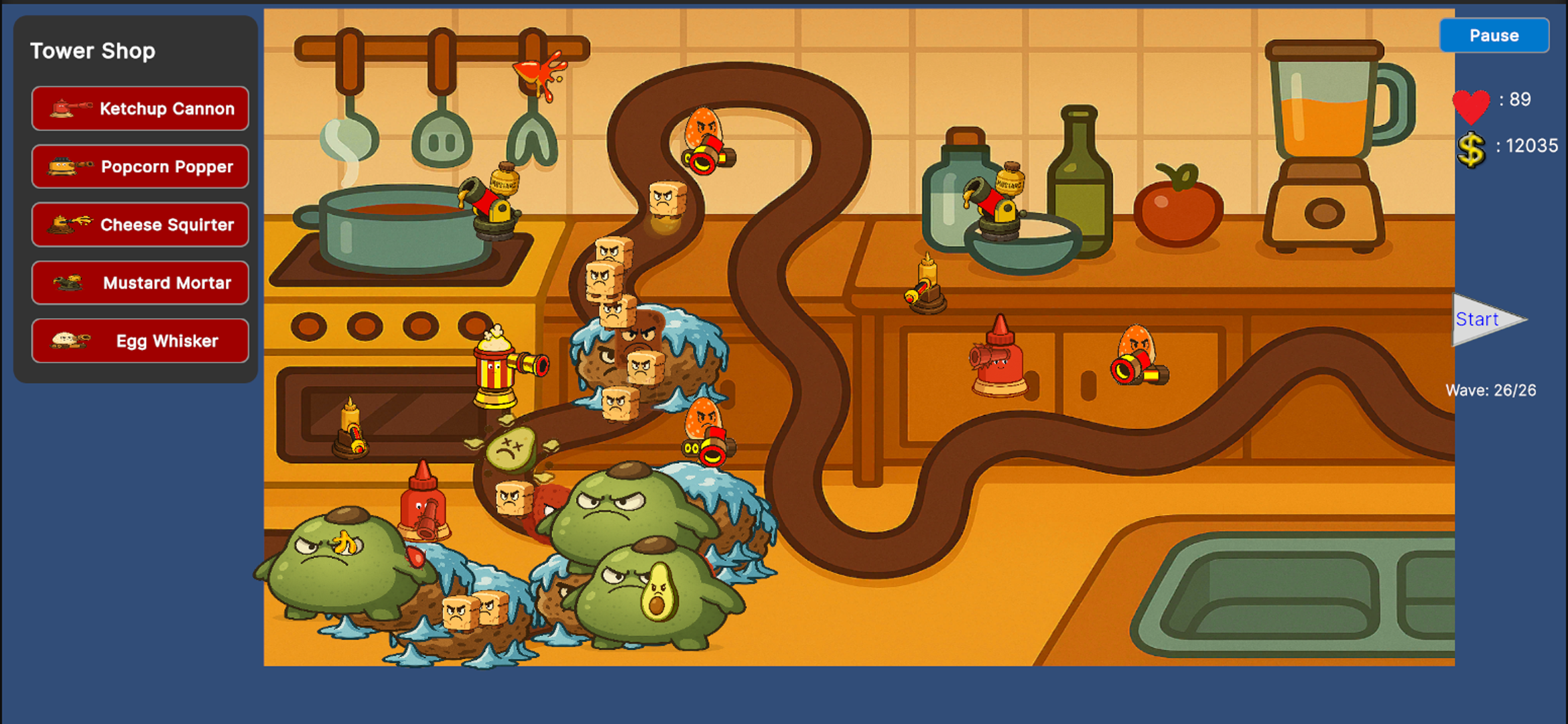The image size is (1568, 724).
Task: Select the Ketchup Cannon tower icon
Action: tap(139, 108)
